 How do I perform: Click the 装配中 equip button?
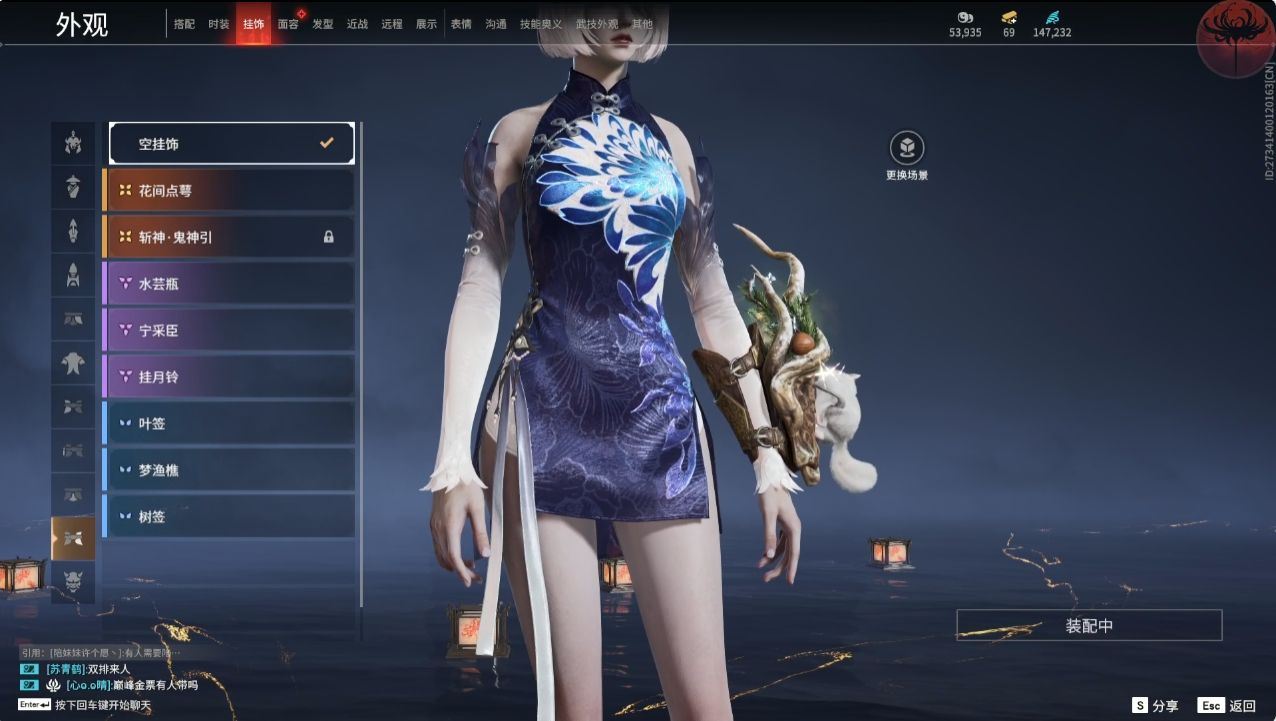coord(1089,626)
